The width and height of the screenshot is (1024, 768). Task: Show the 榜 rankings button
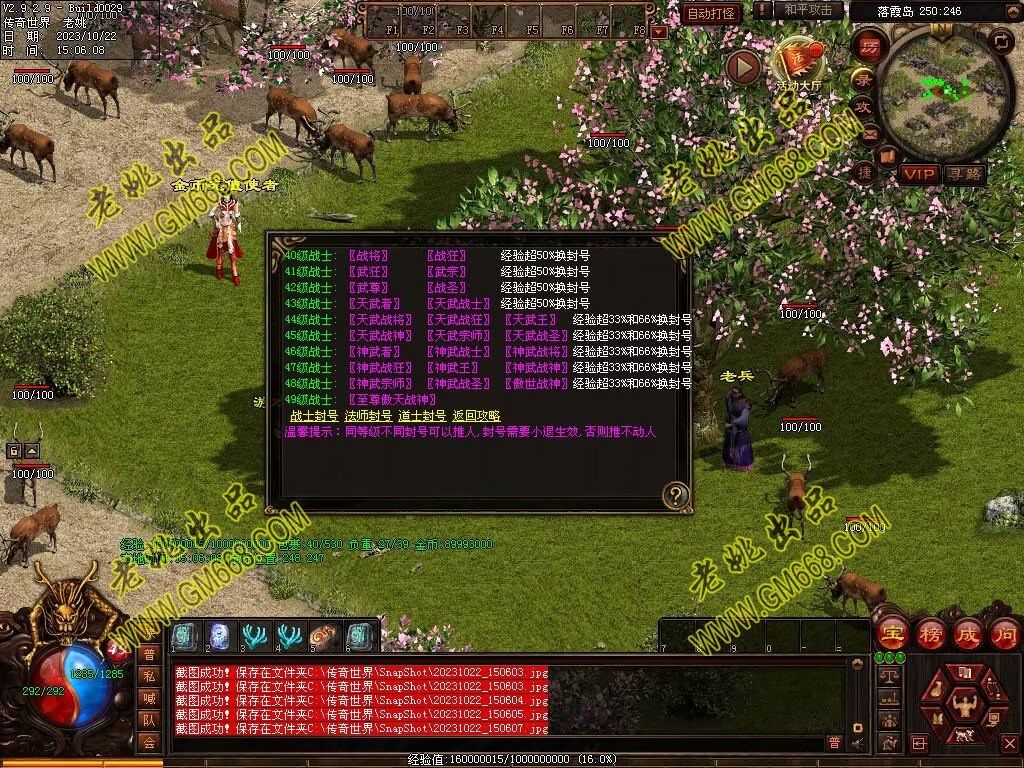pos(930,634)
